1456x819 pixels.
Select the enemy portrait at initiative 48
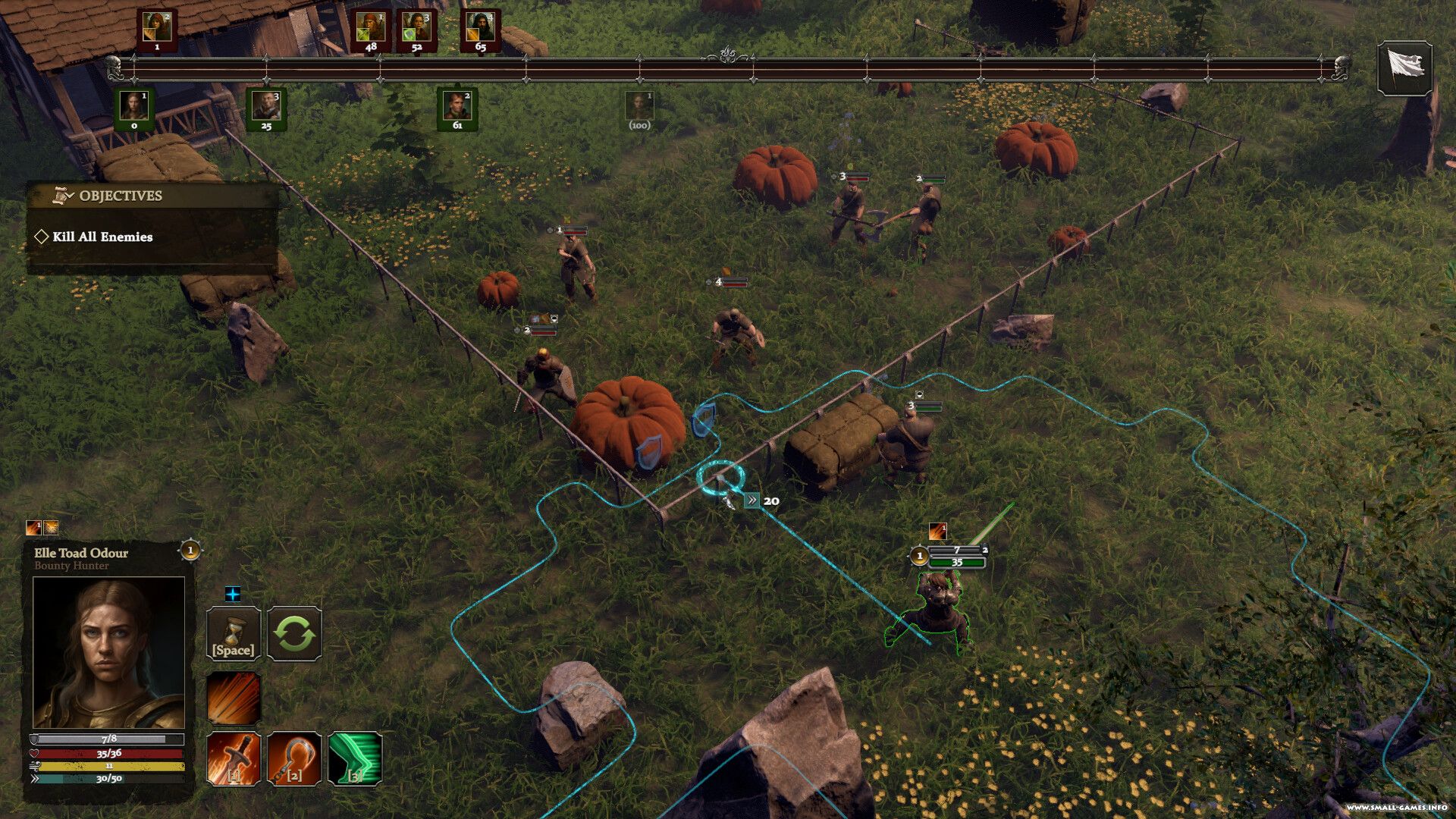tap(371, 28)
